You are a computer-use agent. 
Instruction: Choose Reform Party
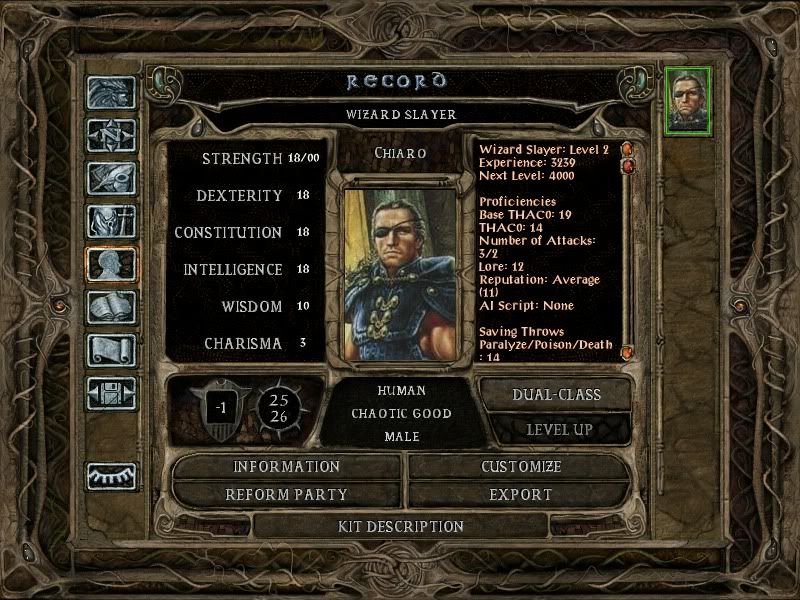pos(287,494)
